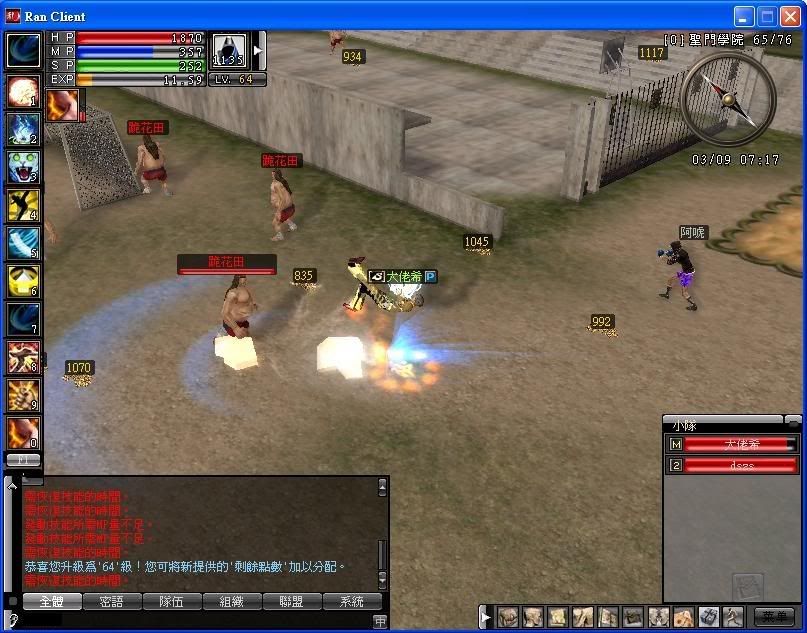Screen dimensions: 807x633
Task: Expand the arrow beside the character portrait
Action: pyautogui.click(x=258, y=50)
